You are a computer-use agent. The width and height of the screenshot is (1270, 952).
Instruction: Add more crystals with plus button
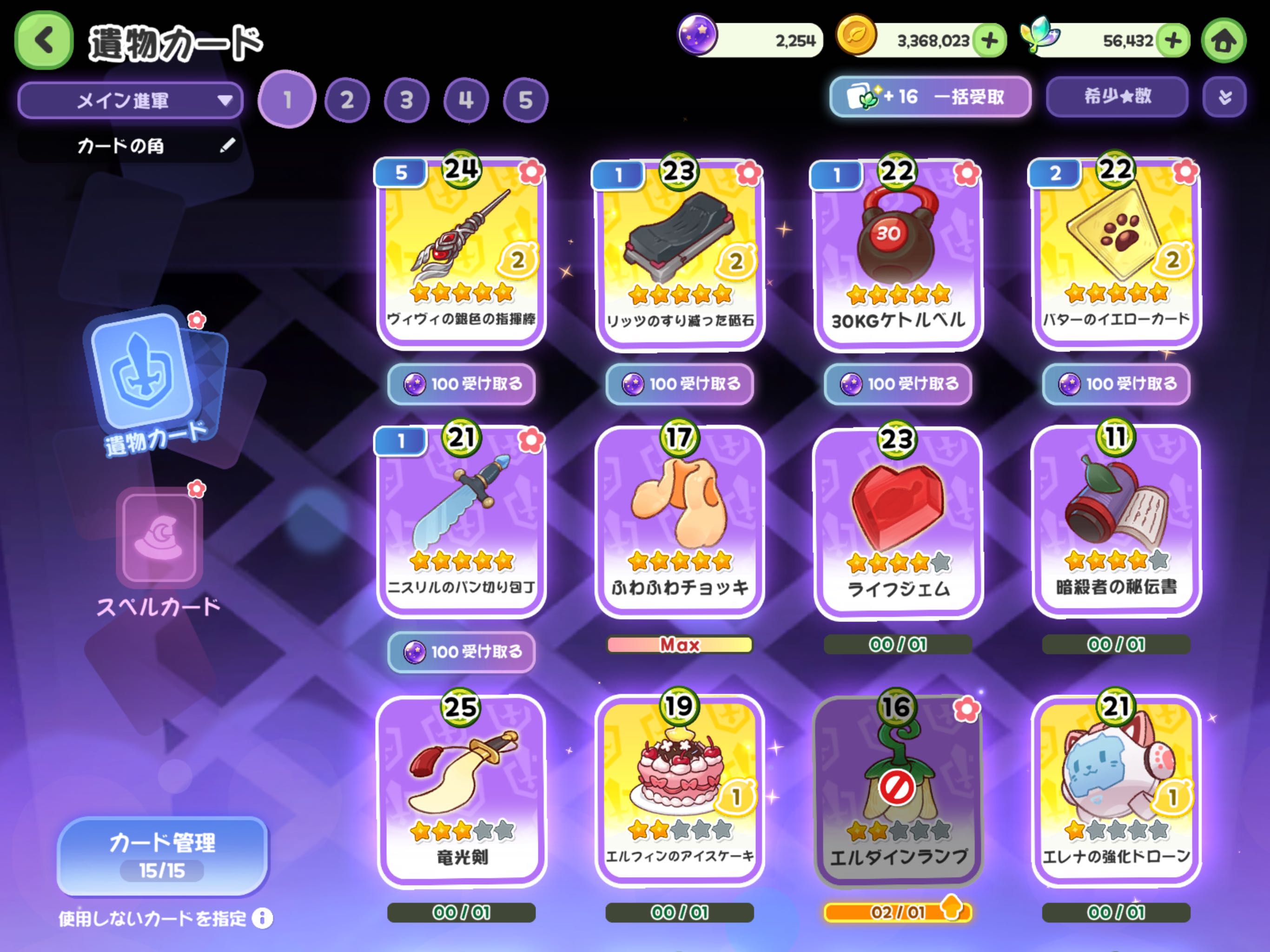[1173, 41]
